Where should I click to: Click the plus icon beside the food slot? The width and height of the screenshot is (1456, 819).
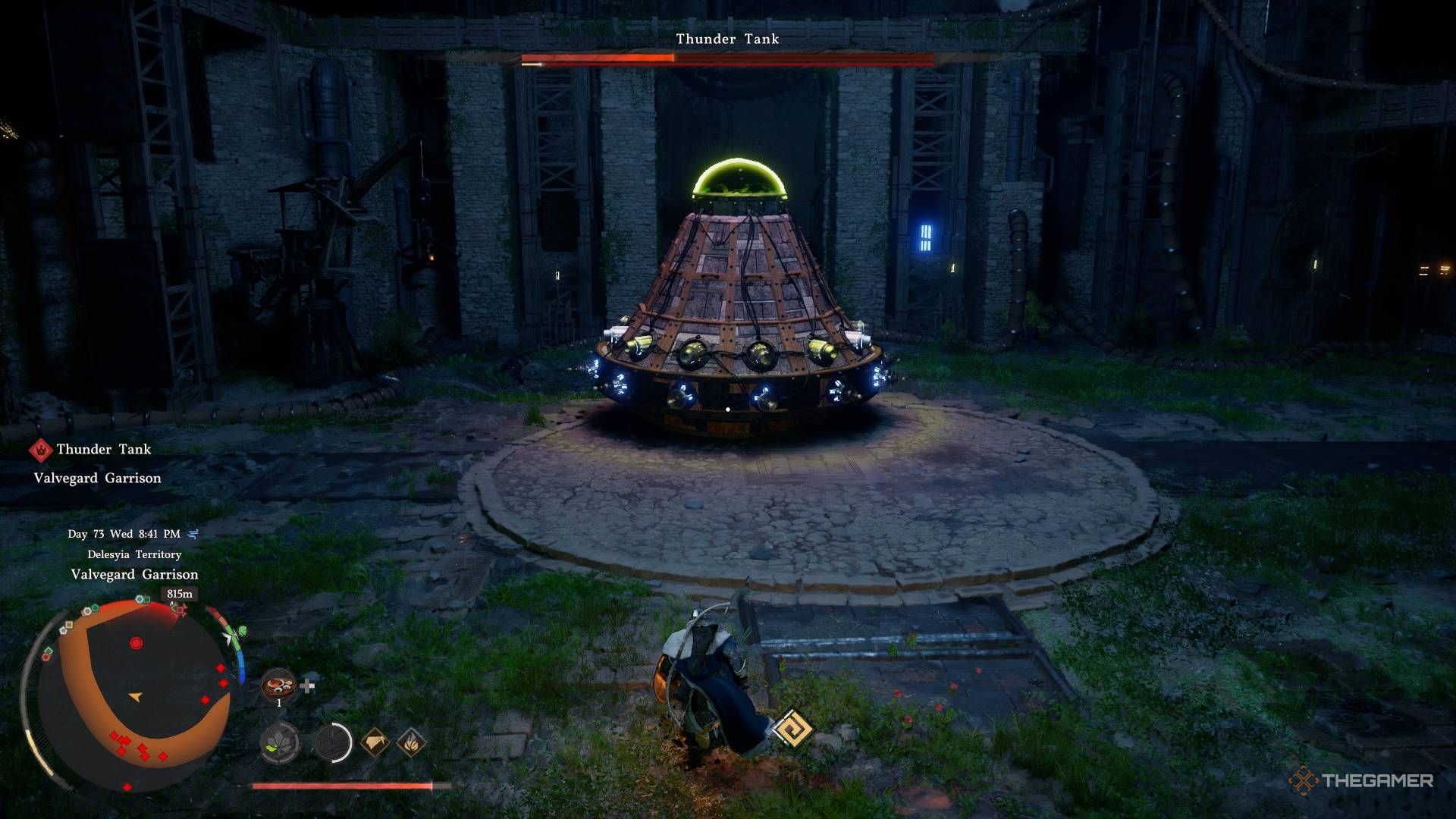pos(307,686)
